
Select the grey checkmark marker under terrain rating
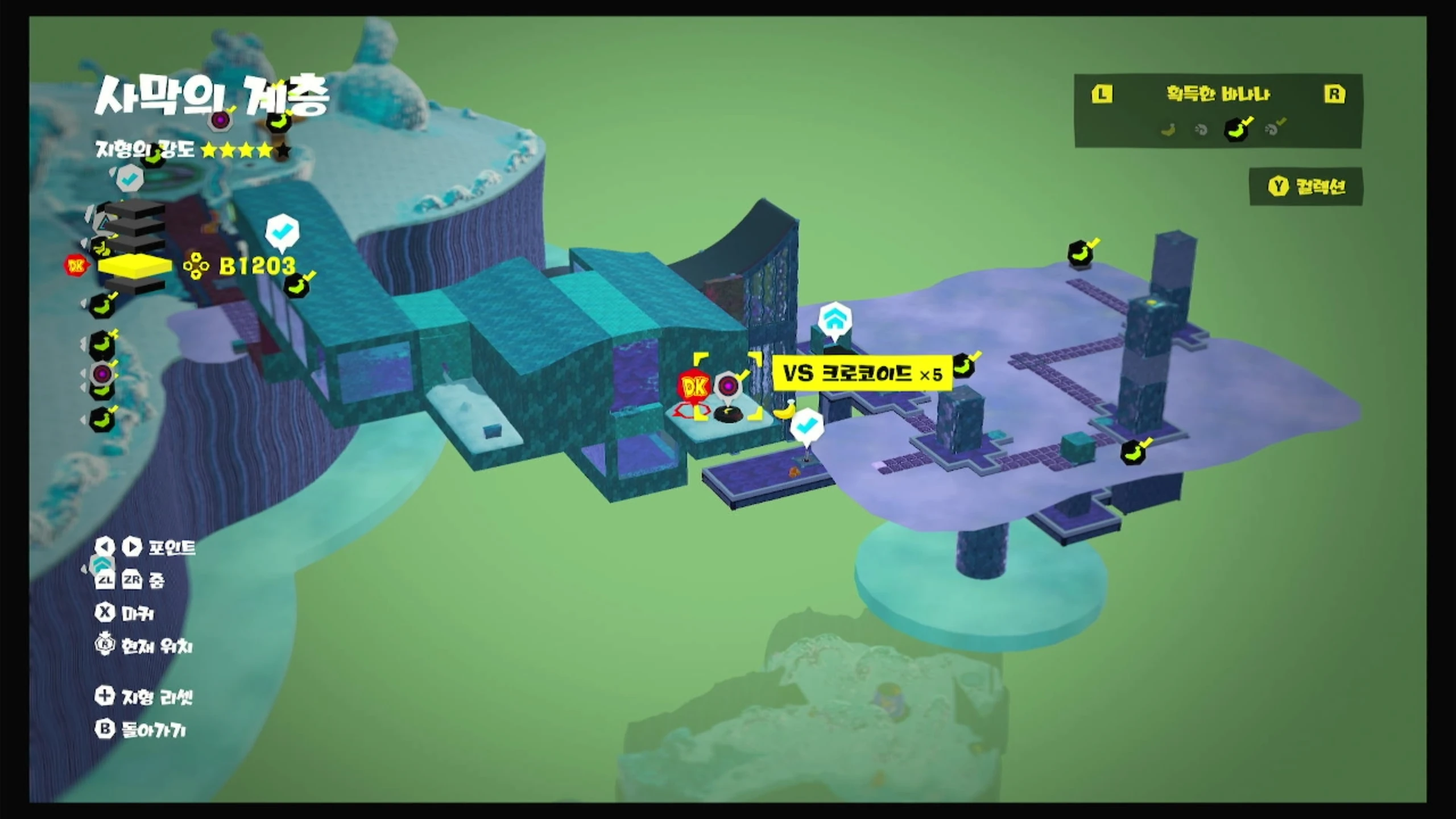point(130,179)
